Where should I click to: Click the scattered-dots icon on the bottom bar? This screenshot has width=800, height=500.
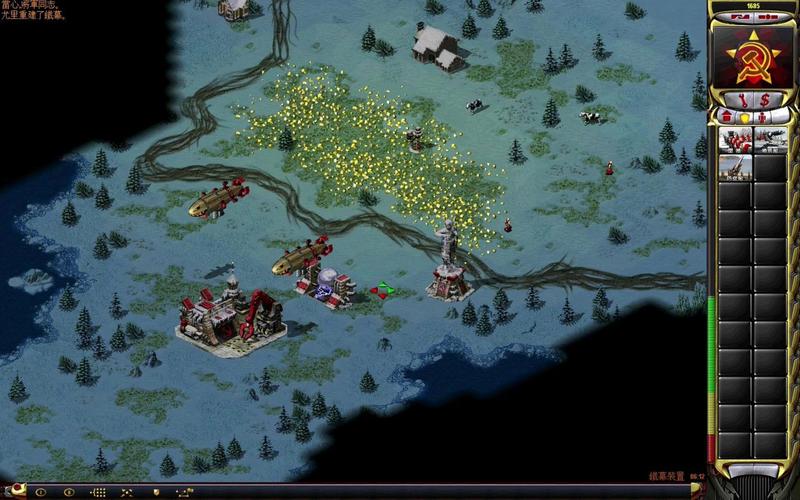(x=126, y=492)
